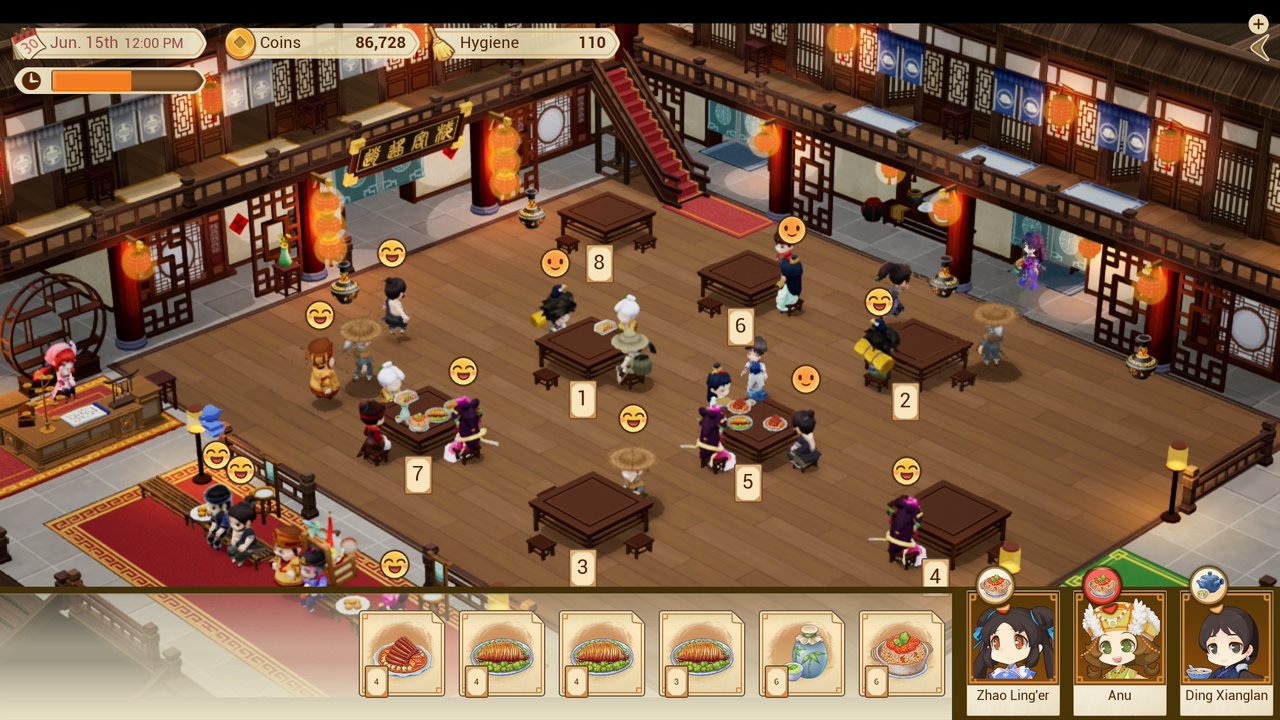Click Anu's red dish order bubble

coord(1098,583)
